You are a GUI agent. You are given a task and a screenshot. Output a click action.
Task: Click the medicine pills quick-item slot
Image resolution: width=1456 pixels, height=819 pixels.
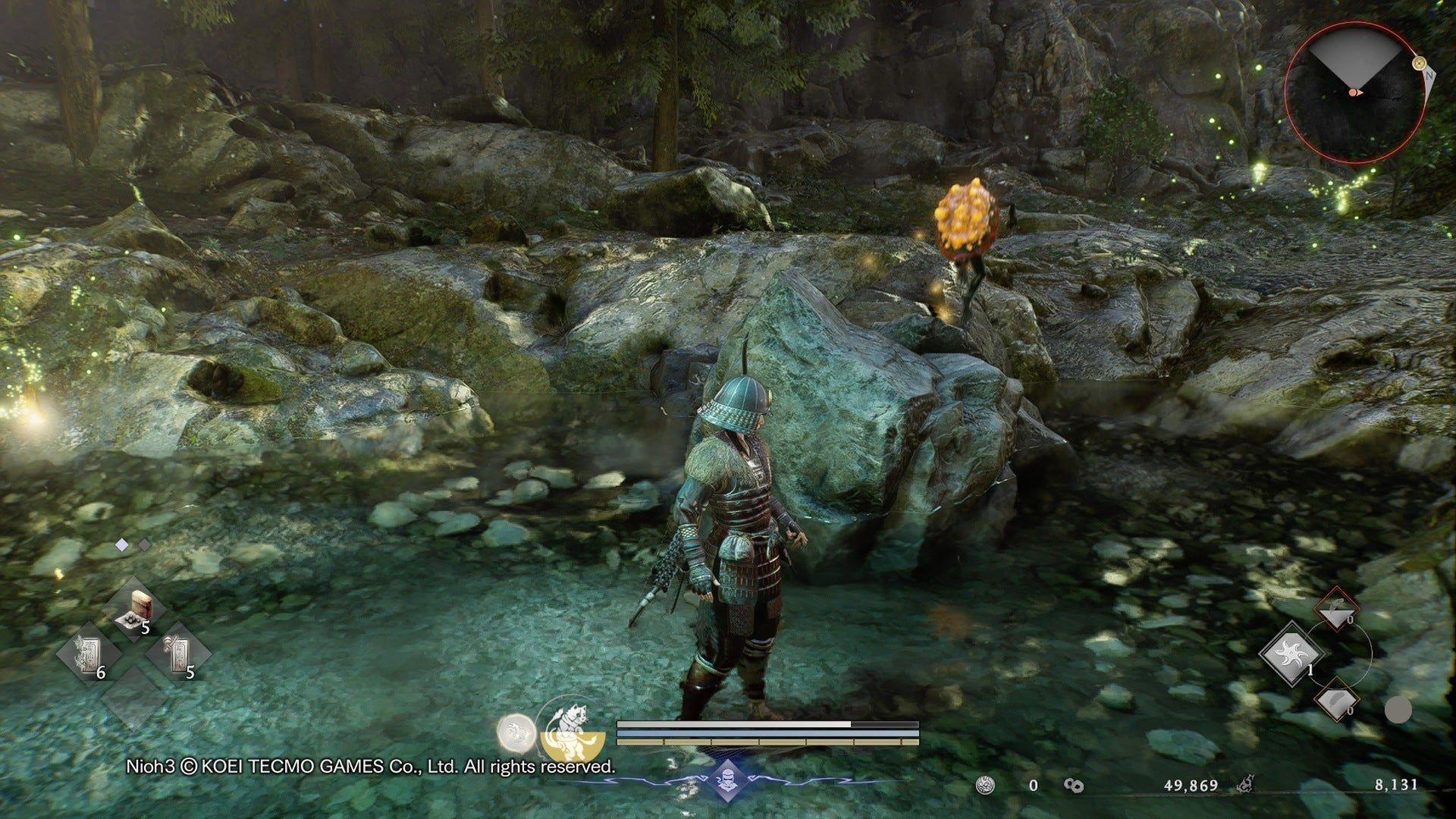point(133,608)
